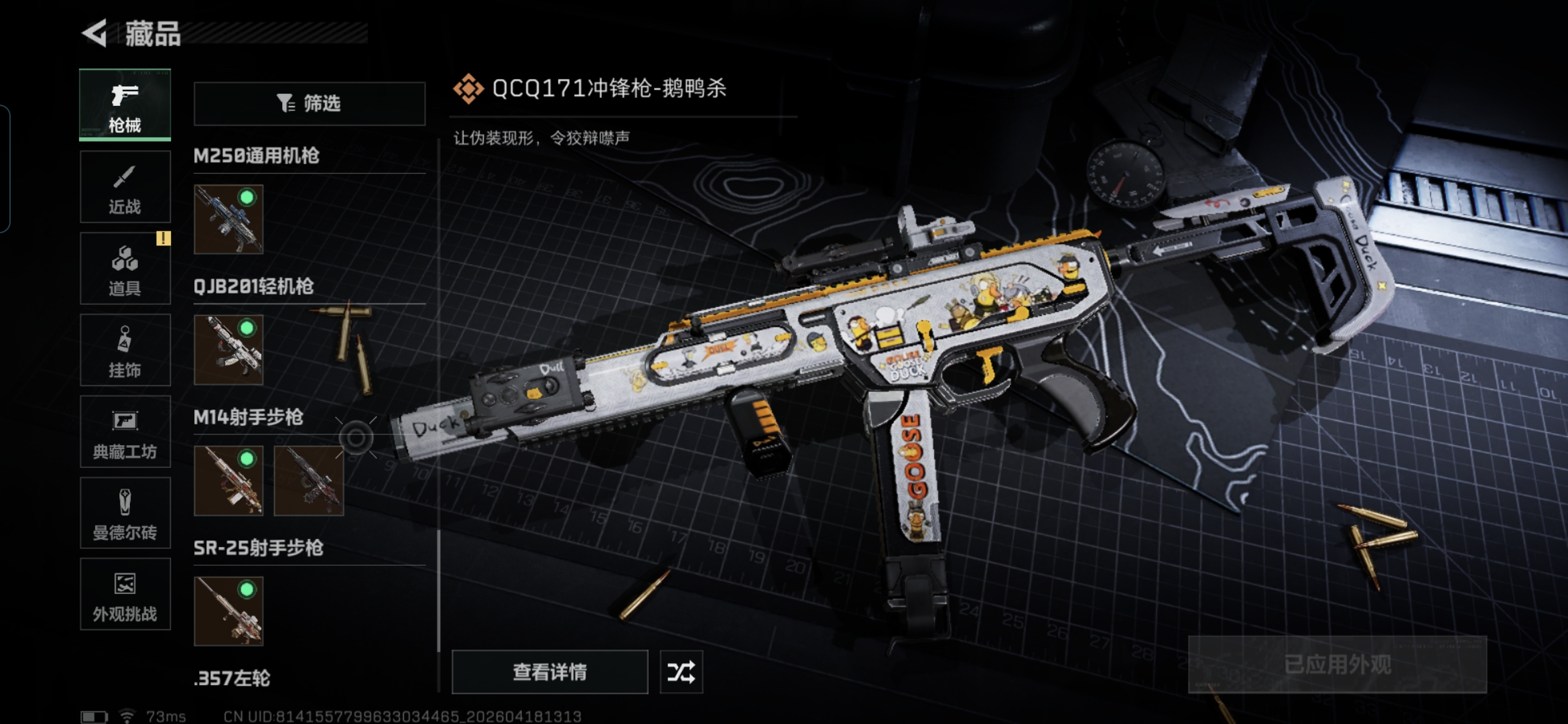Image resolution: width=1568 pixels, height=724 pixels.
Task: Click the 已应用外观 applied appearance button
Action: pos(1337,664)
